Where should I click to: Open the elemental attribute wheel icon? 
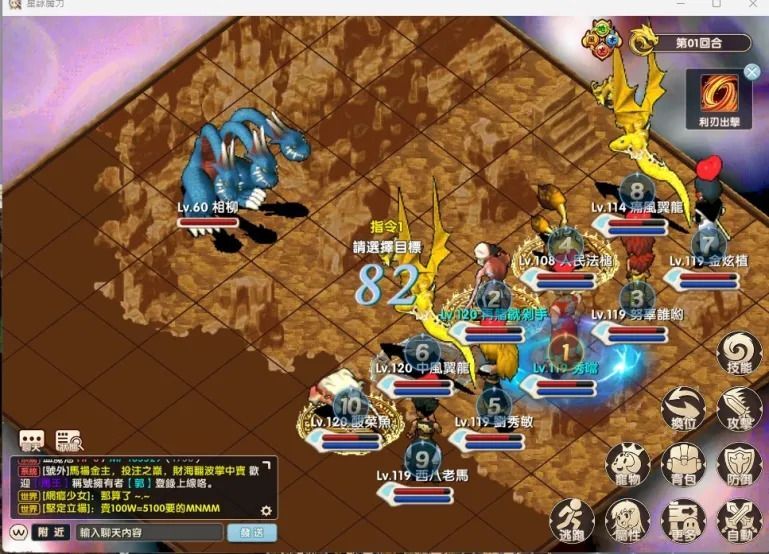(x=603, y=43)
